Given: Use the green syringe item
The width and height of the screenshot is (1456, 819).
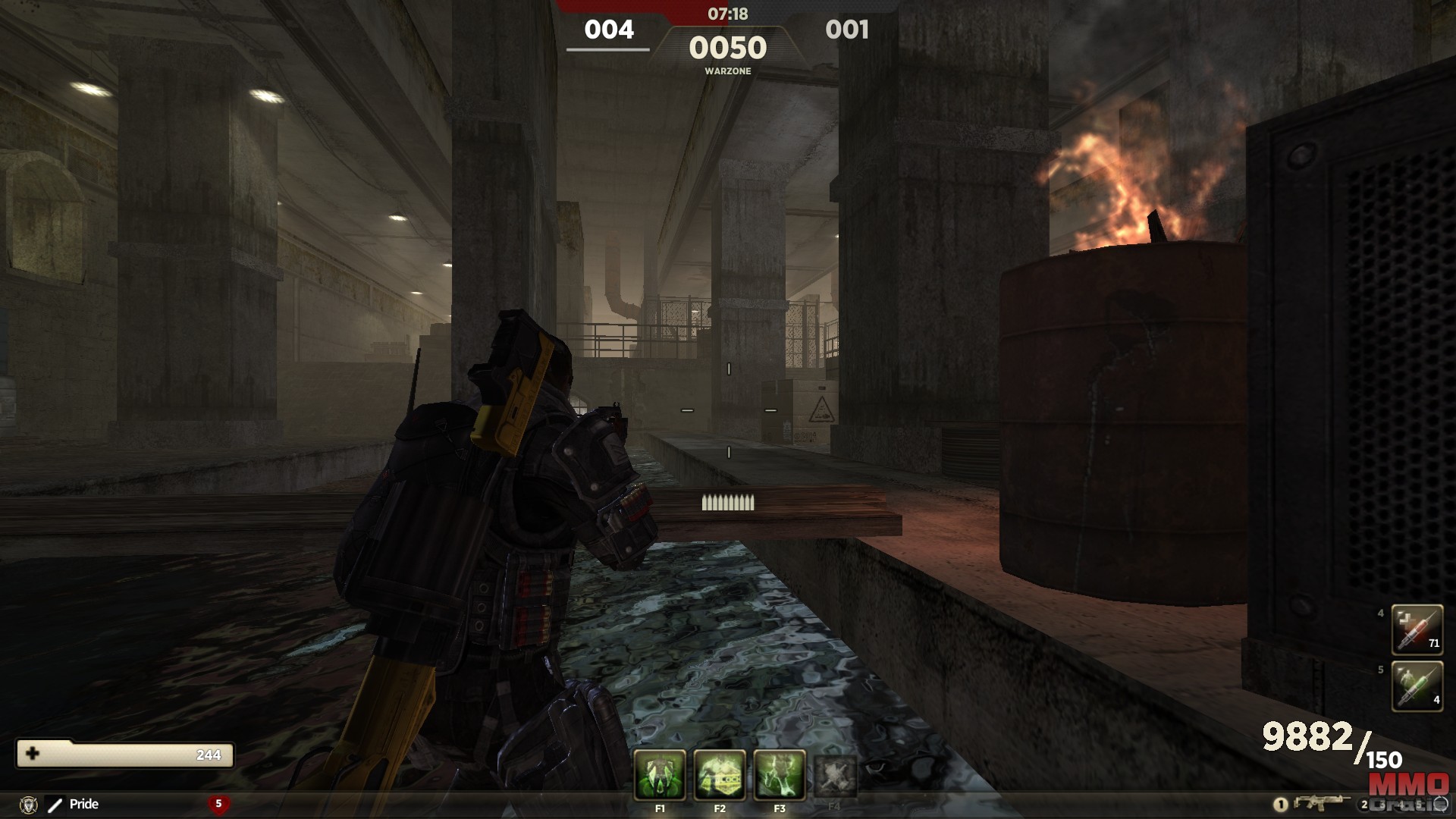Looking at the screenshot, I should pyautogui.click(x=1417, y=686).
